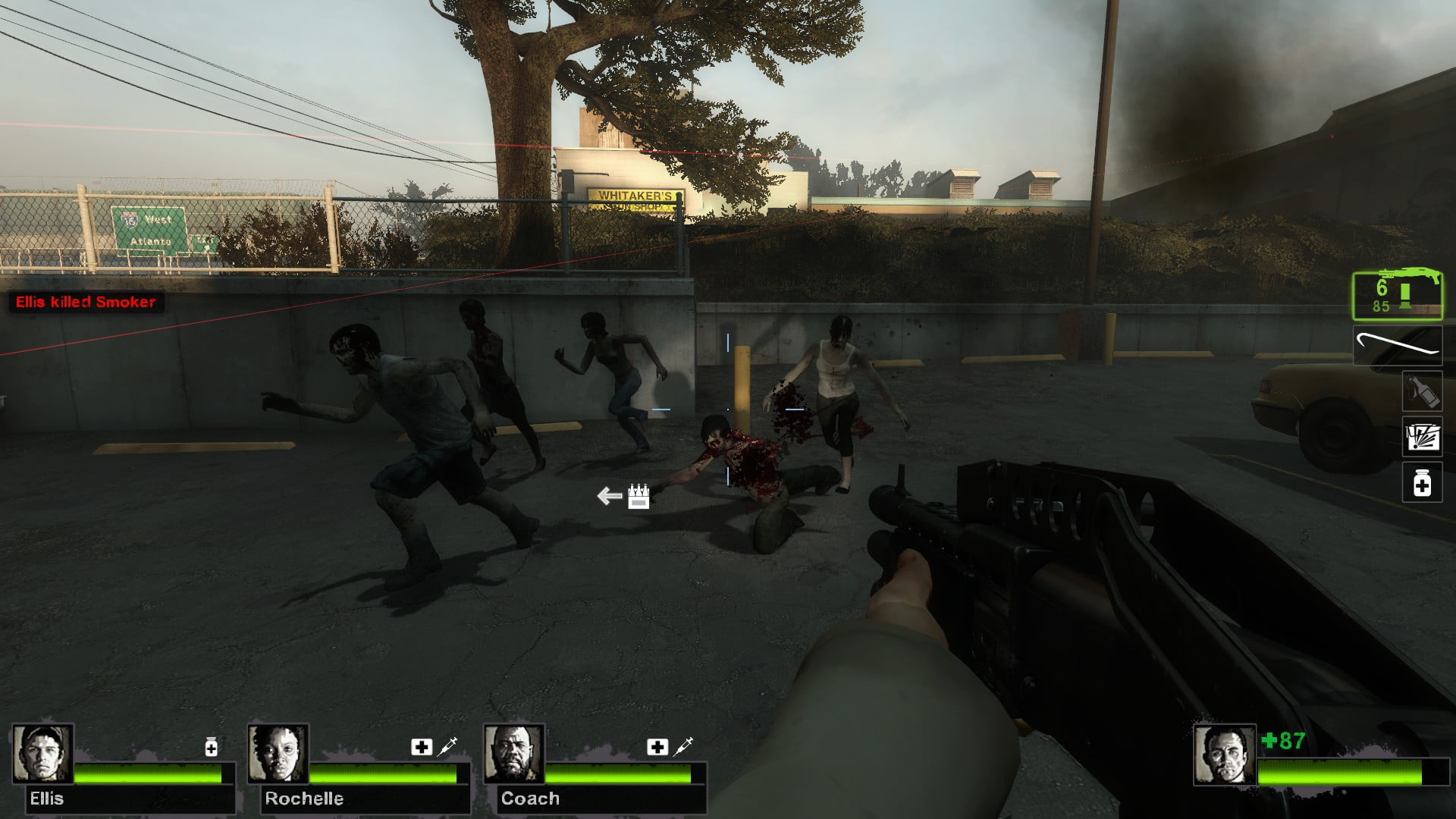This screenshot has width=1456, height=819.
Task: Click Rochelle's teammate portrait
Action: click(x=278, y=754)
